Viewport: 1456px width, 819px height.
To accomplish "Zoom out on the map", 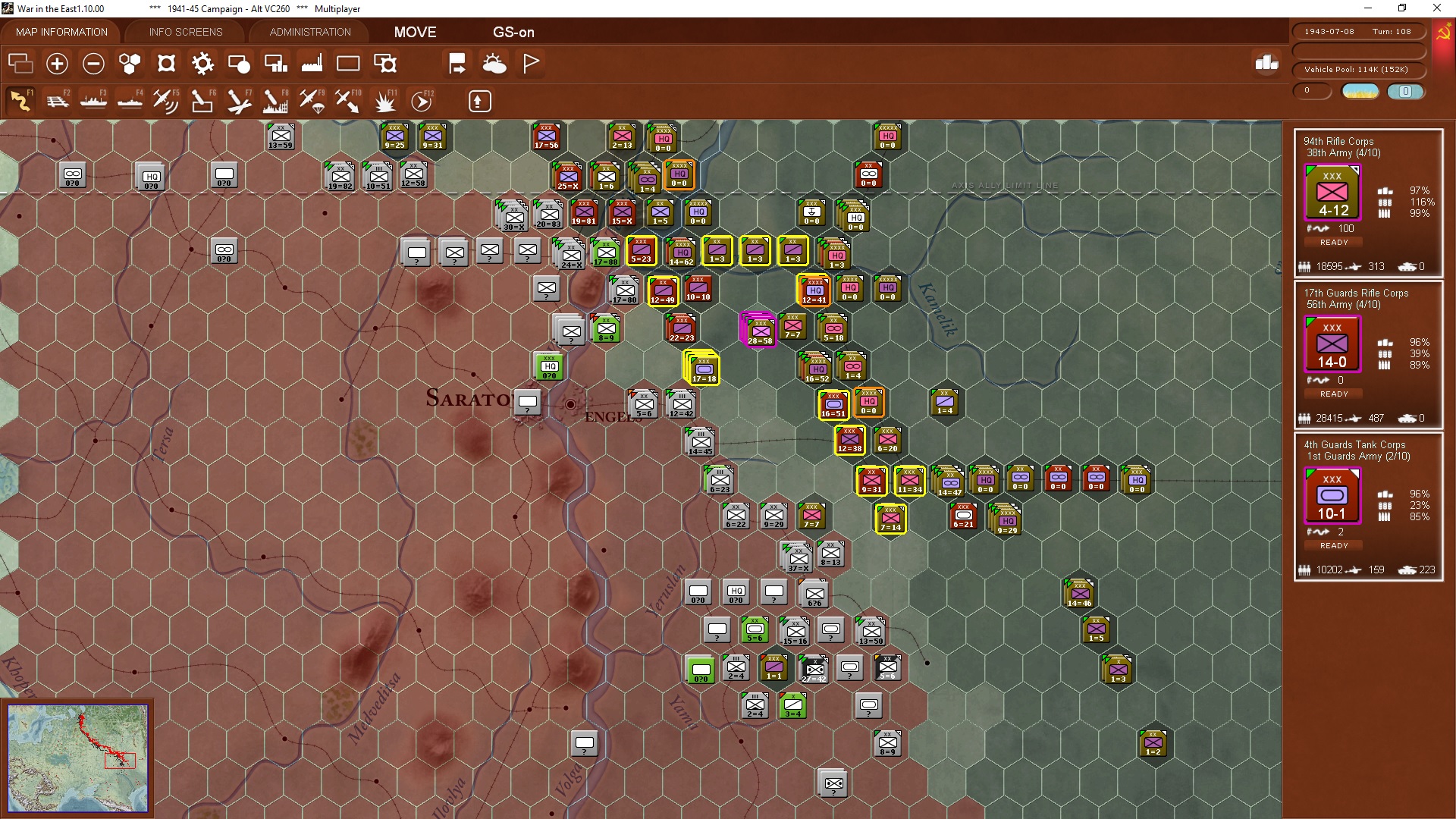I will [x=93, y=64].
